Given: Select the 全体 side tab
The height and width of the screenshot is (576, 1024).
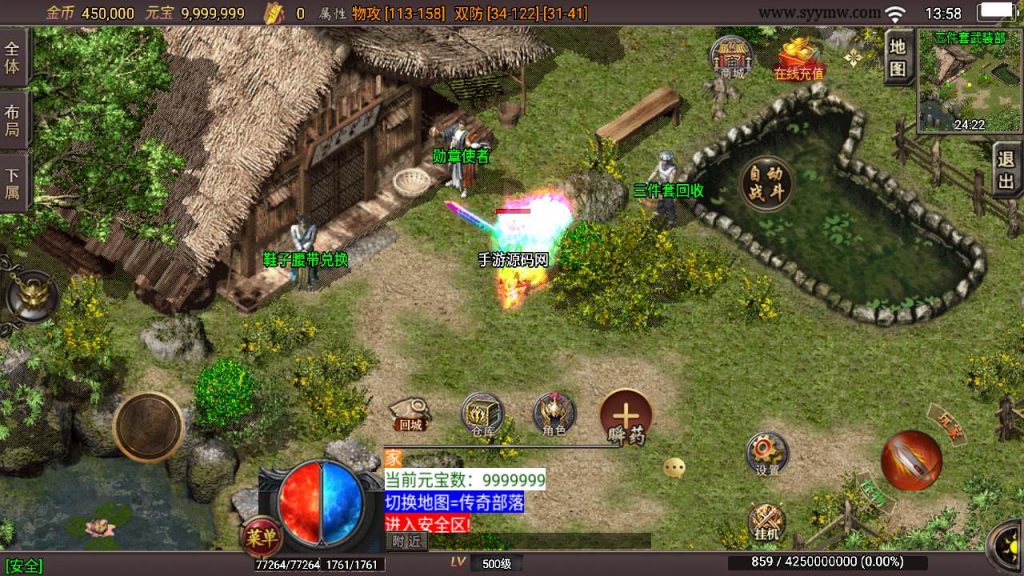Looking at the screenshot, I should pyautogui.click(x=13, y=58).
